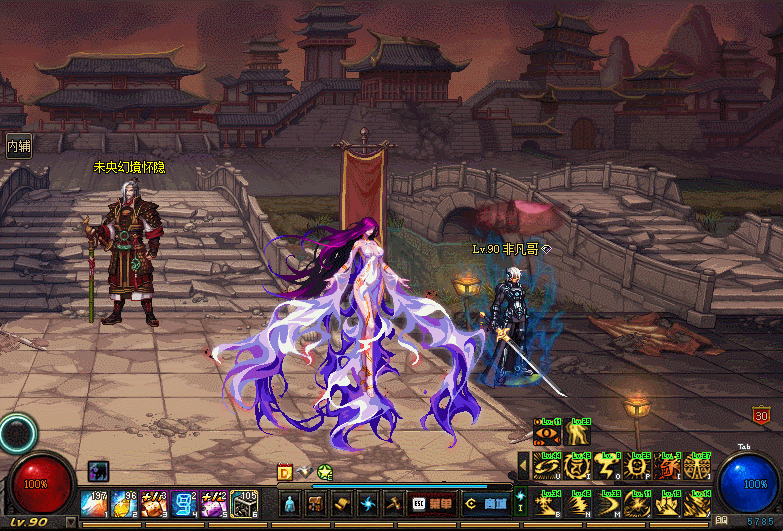Click the 内辅 button
The image size is (783, 531).
tap(18, 146)
